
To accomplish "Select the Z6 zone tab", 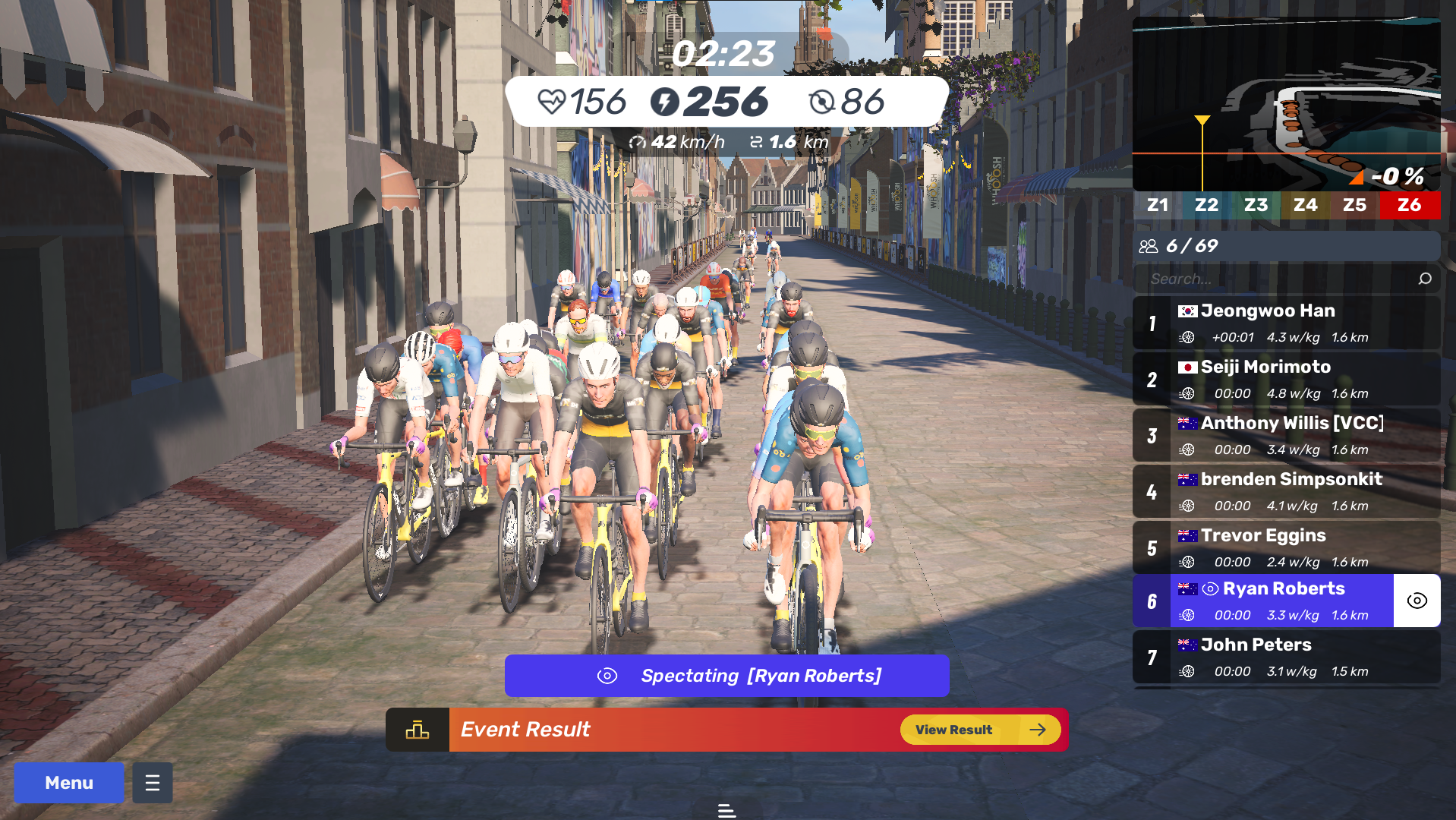I will [1409, 204].
